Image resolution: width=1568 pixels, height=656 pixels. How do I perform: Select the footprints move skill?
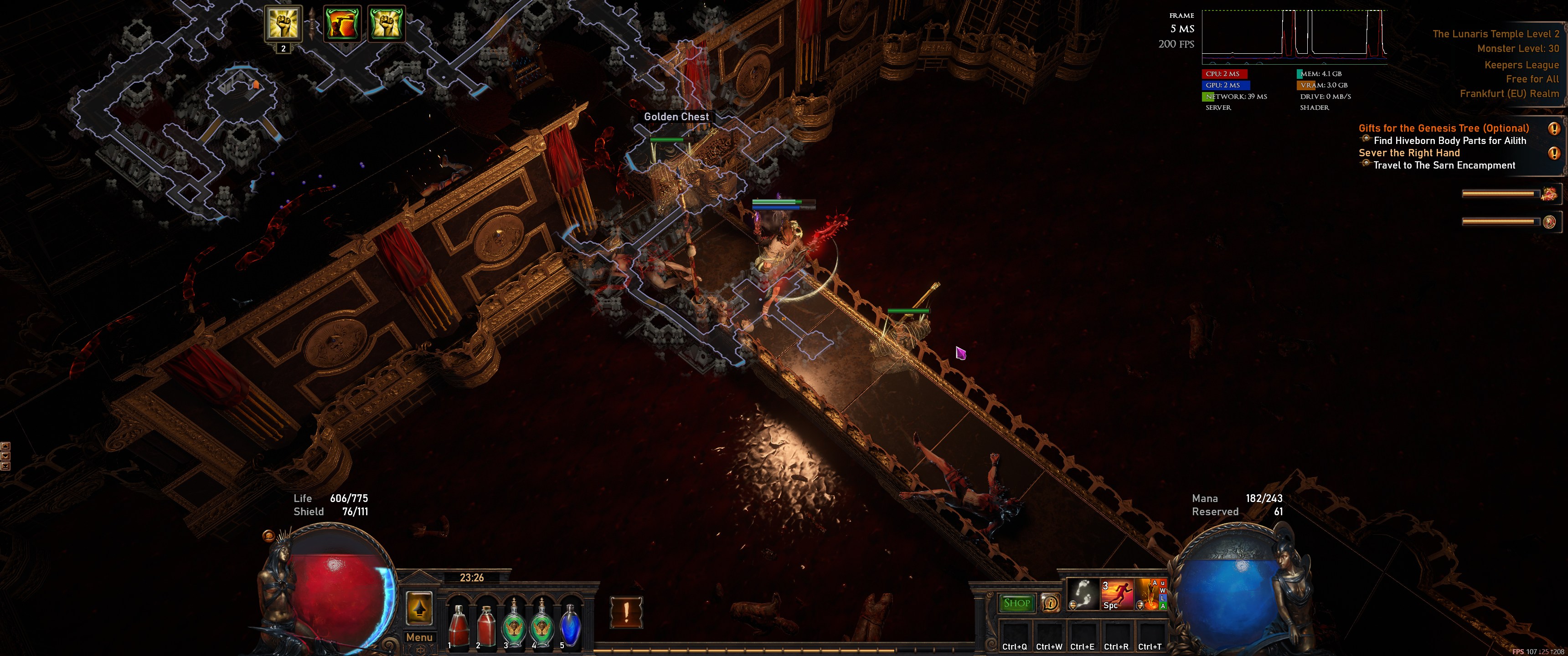point(1083,594)
